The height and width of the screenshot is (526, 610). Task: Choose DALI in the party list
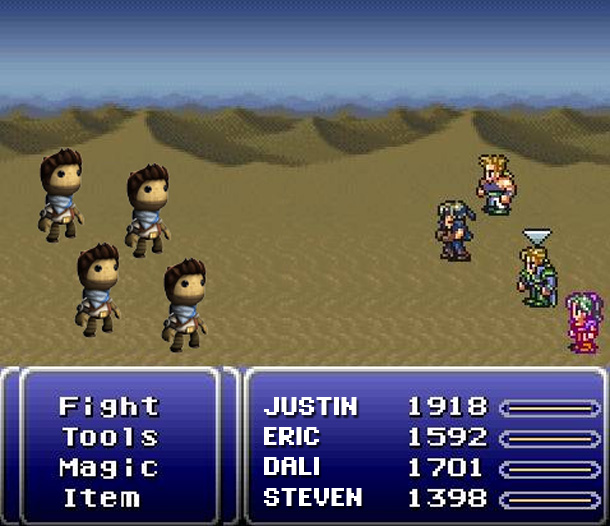pyautogui.click(x=292, y=467)
